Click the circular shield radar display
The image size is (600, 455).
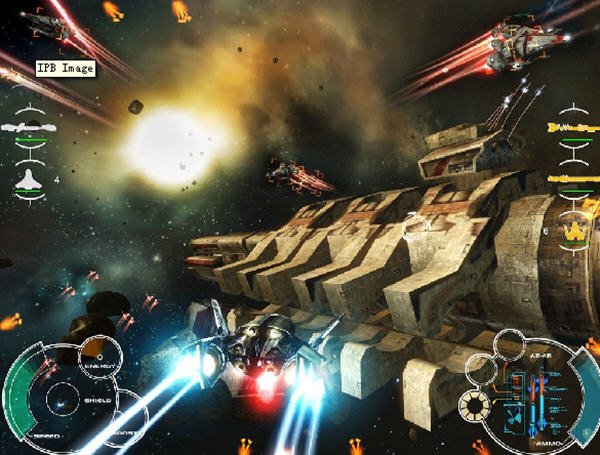pos(60,402)
